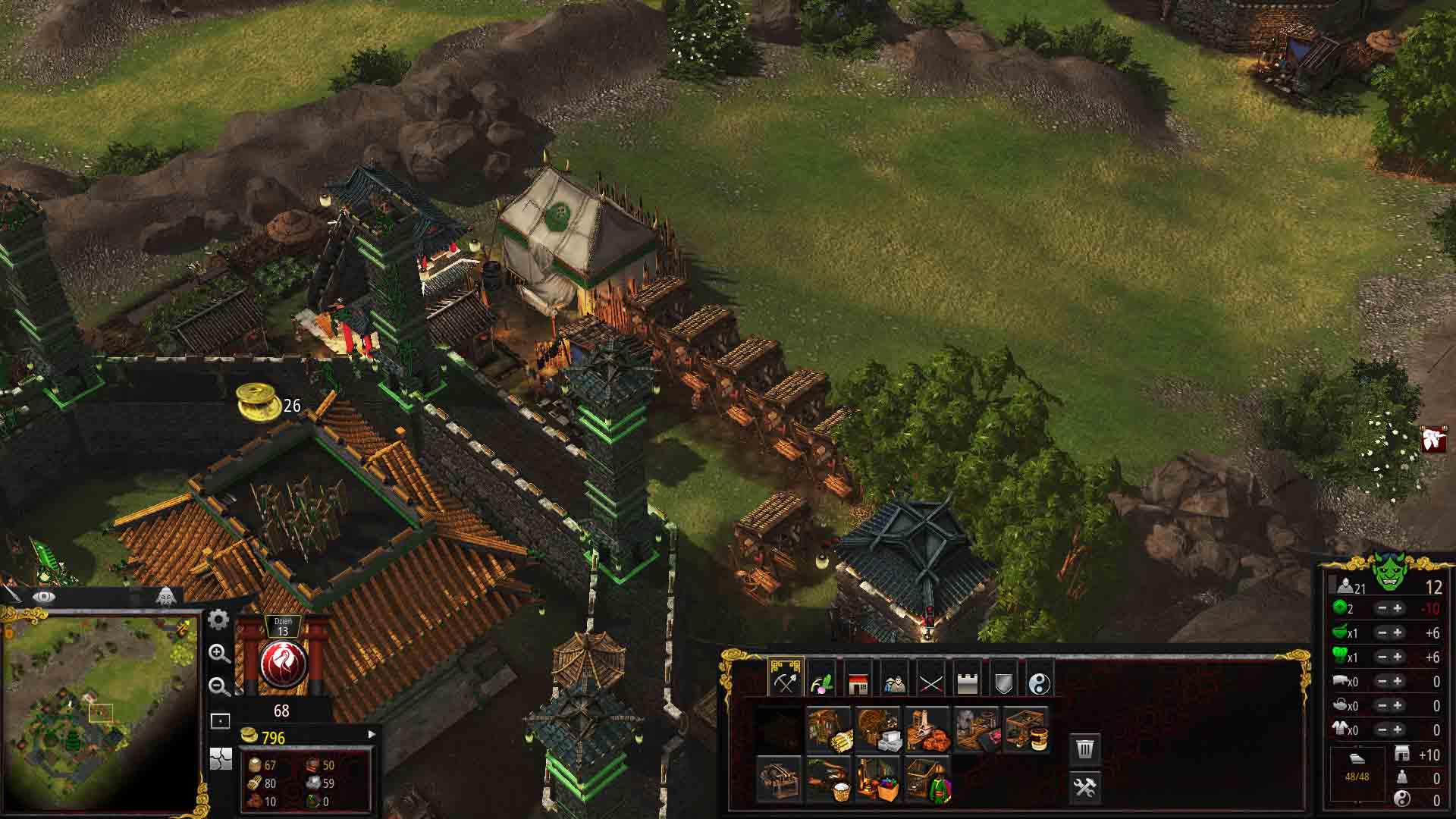Click the minimap to move the camera

click(99, 713)
